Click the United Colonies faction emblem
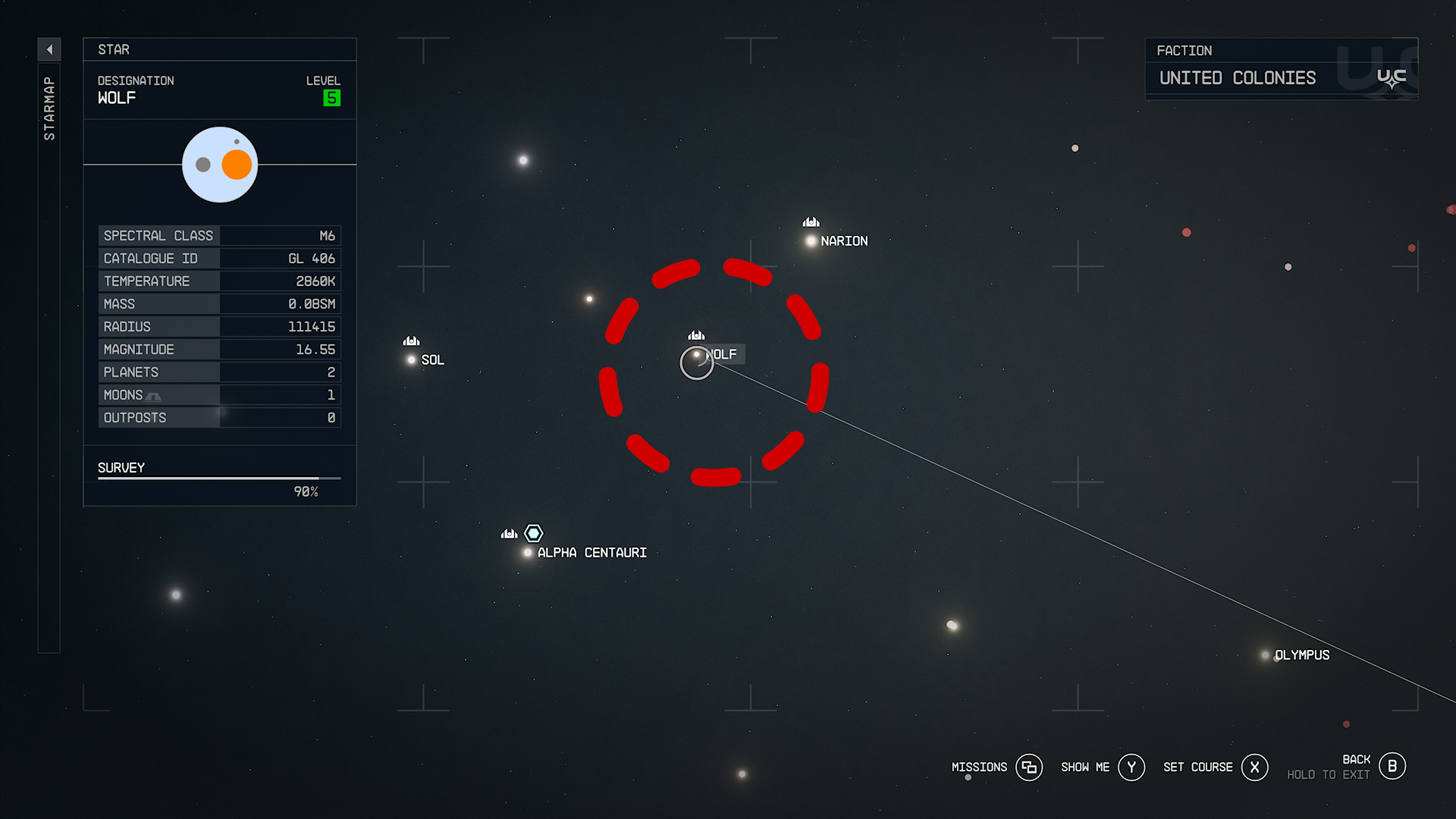This screenshot has width=1456, height=819. 1390,76
